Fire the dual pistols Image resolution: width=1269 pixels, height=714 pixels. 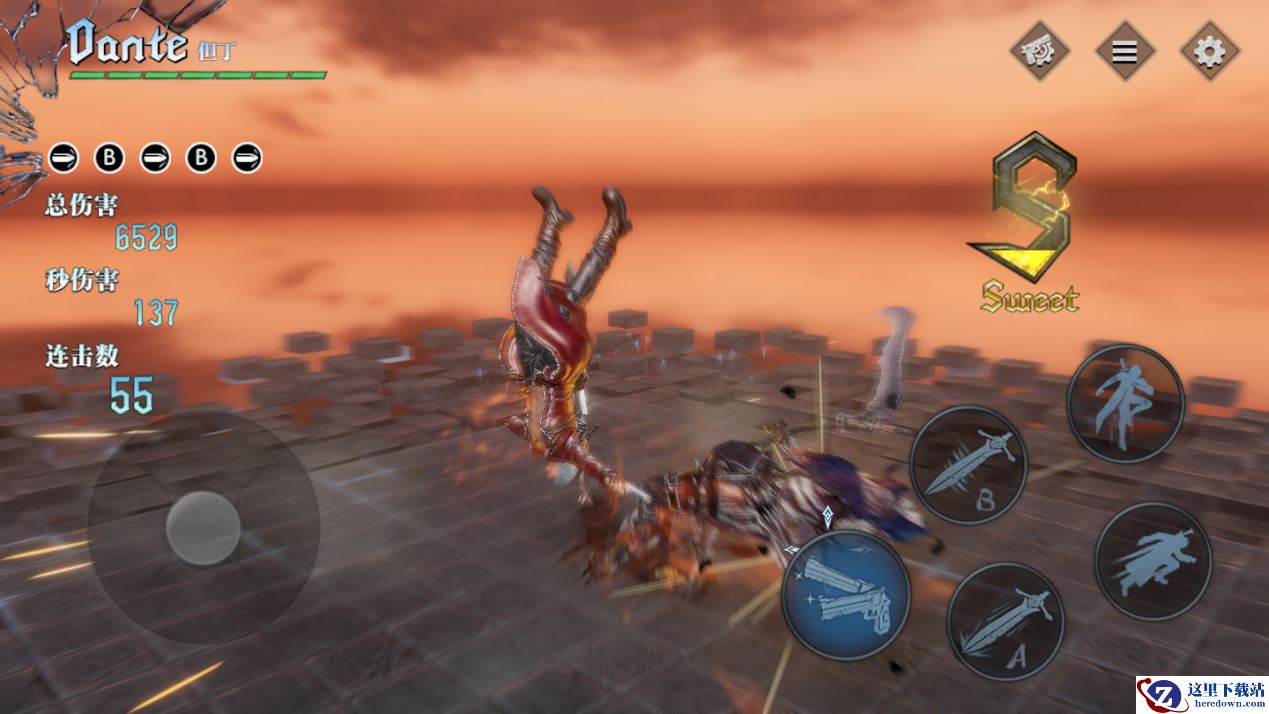pos(845,596)
